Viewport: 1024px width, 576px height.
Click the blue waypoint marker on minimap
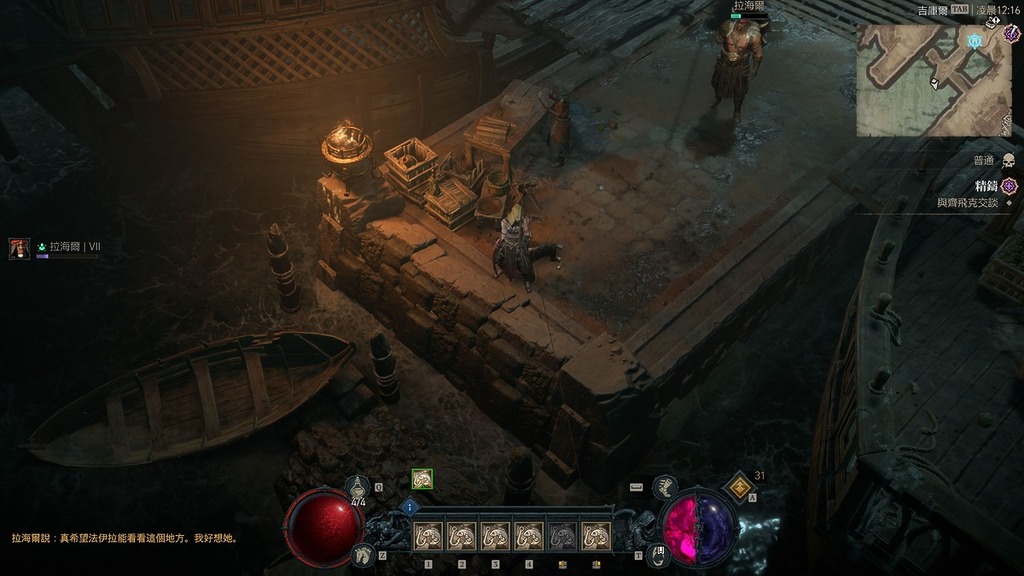coord(975,41)
